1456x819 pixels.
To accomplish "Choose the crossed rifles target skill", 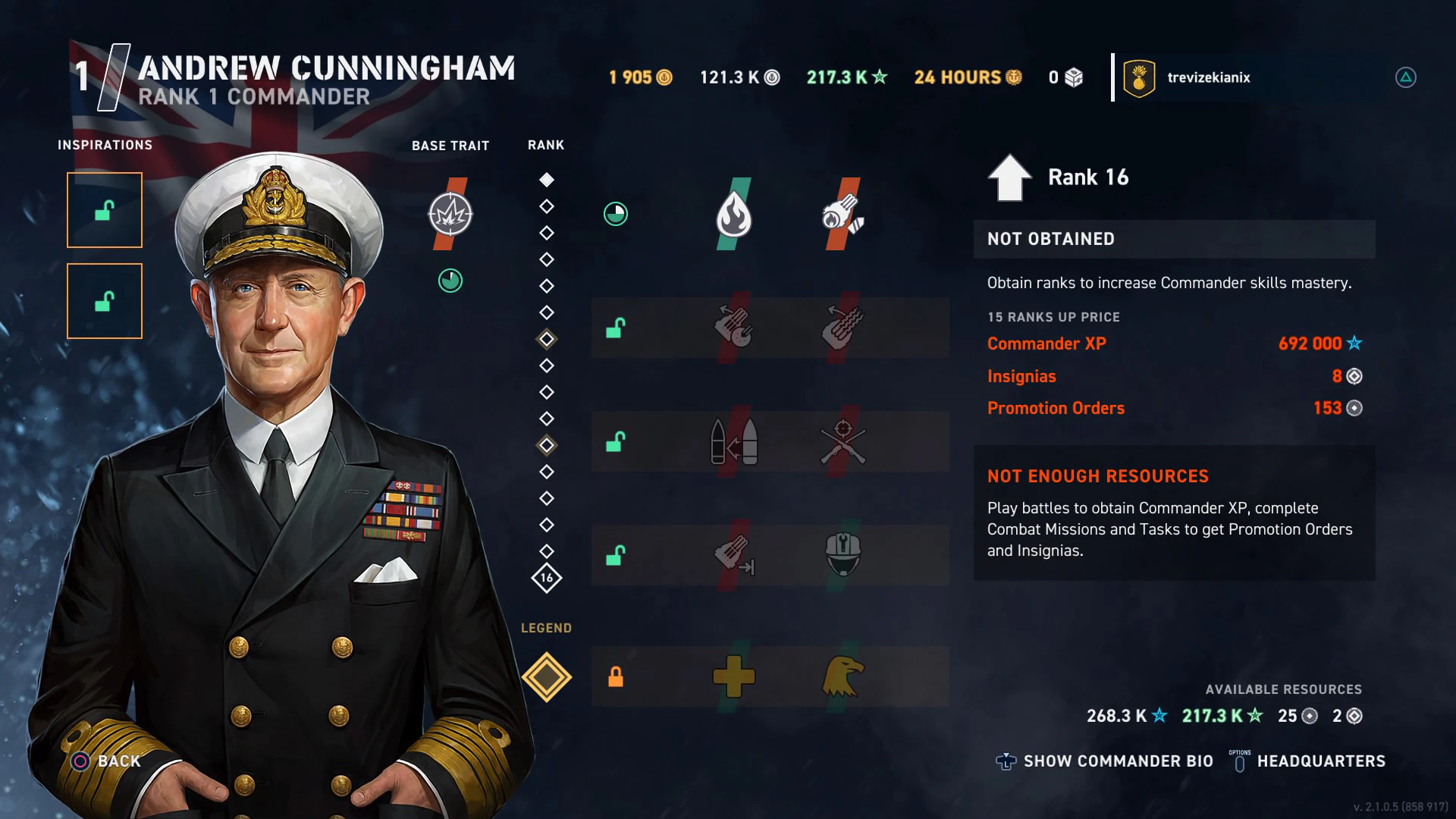I will (x=843, y=442).
